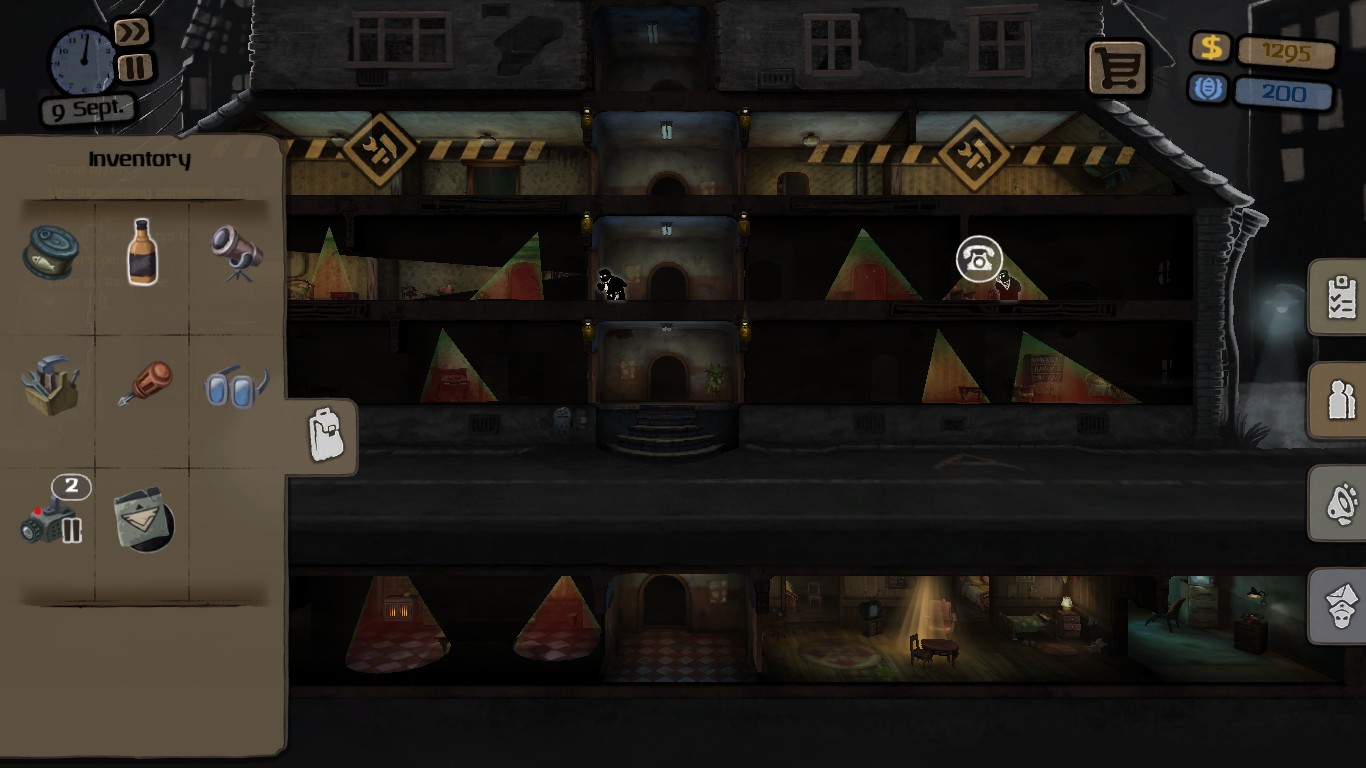The width and height of the screenshot is (1366, 768).
Task: Choose the blue glasses item
Action: [236, 386]
